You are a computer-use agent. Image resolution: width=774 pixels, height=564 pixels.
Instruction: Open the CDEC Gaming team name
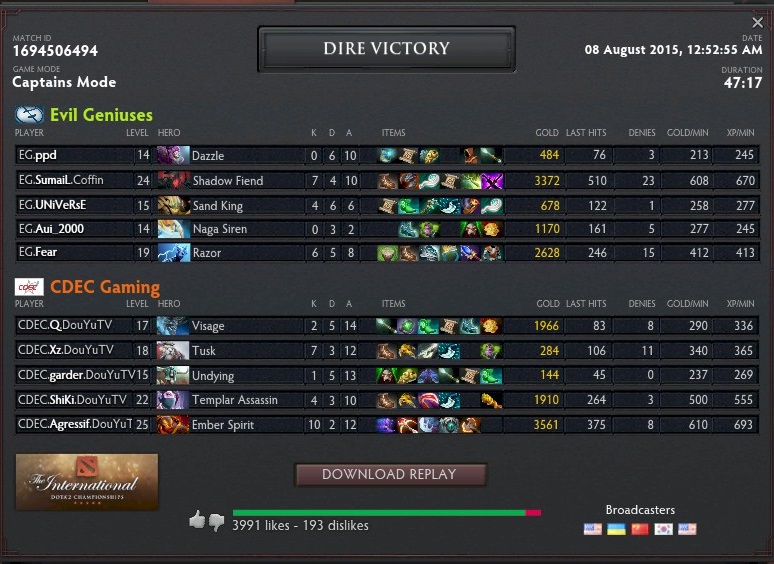pyautogui.click(x=105, y=288)
